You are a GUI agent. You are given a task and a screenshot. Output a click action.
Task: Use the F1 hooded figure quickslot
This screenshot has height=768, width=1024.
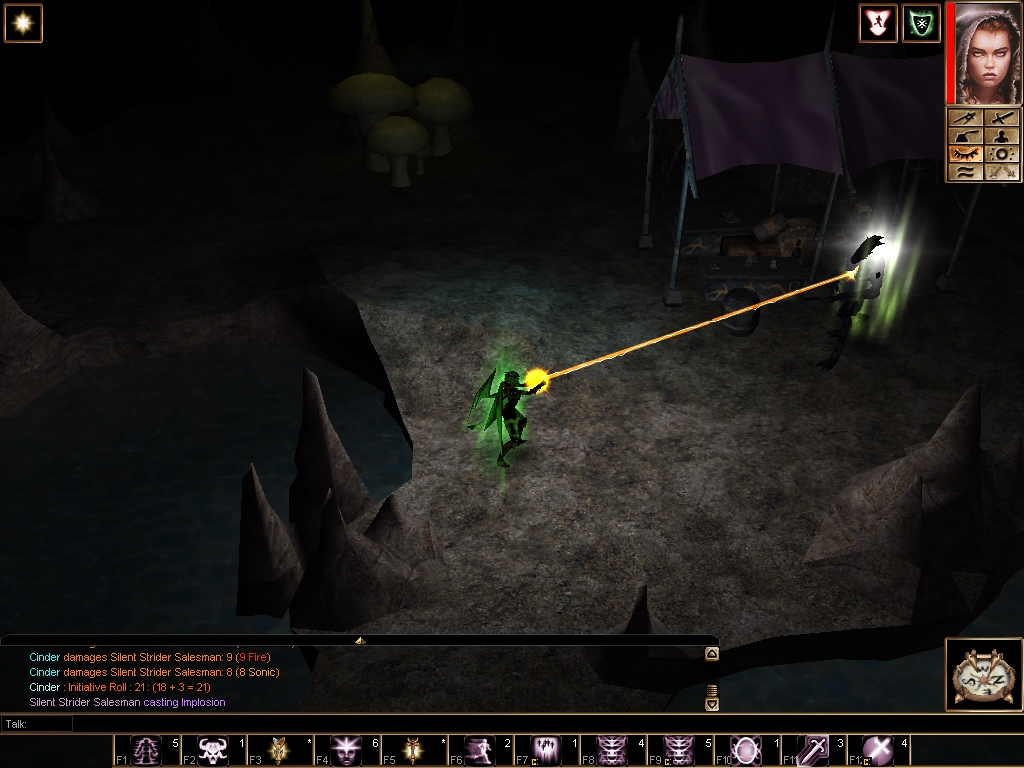pyautogui.click(x=146, y=750)
